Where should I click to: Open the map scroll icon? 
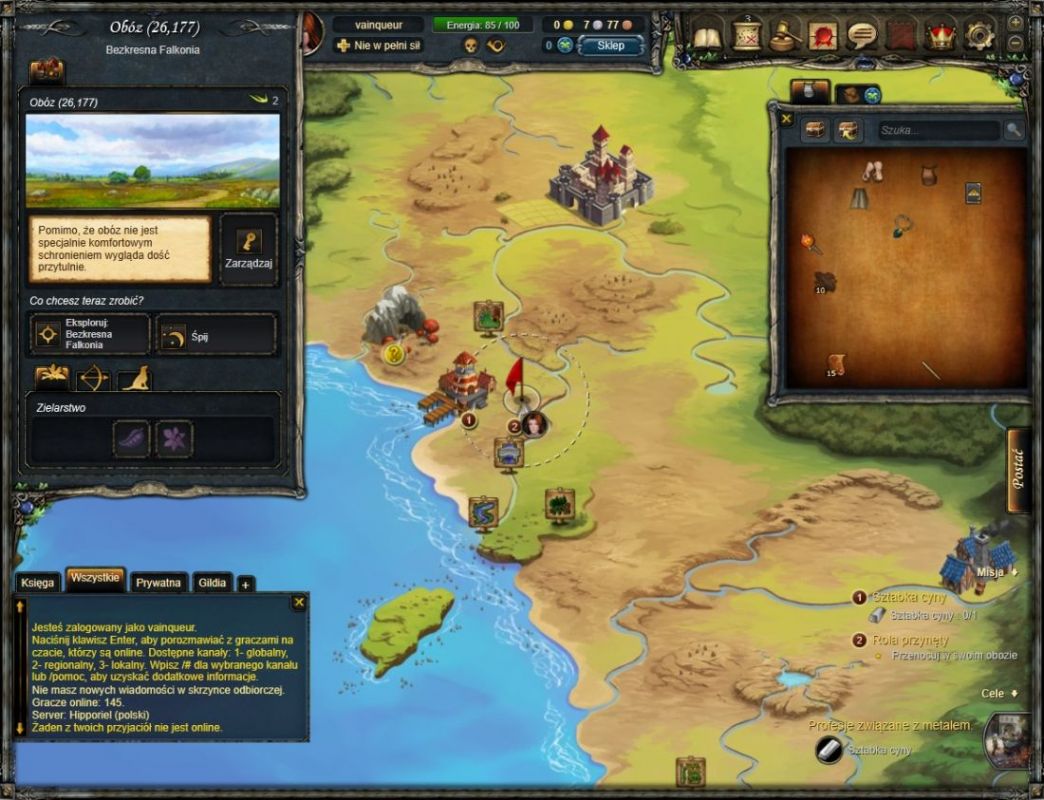[x=747, y=36]
